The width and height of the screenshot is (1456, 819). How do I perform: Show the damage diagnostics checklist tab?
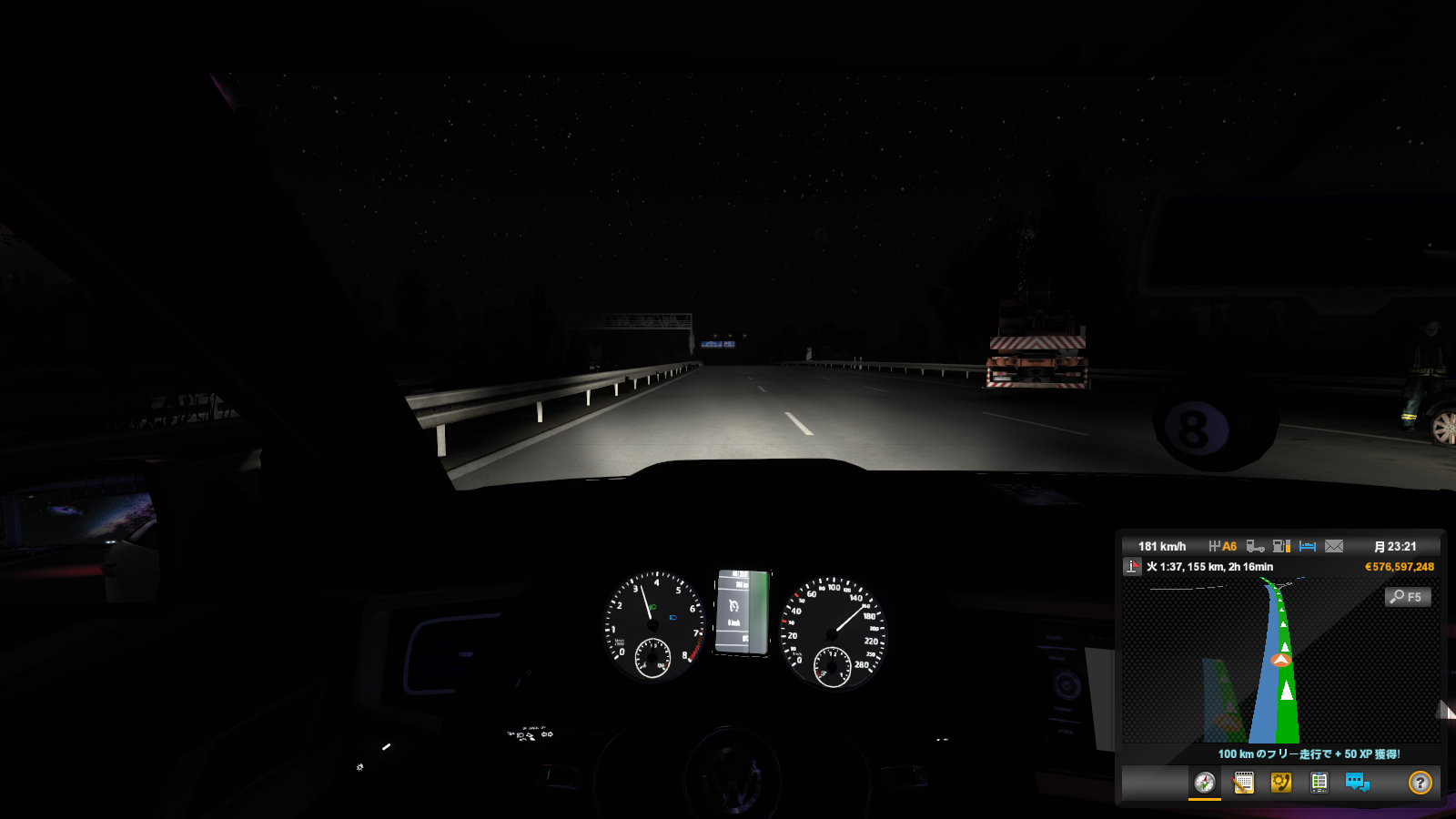pyautogui.click(x=1319, y=783)
